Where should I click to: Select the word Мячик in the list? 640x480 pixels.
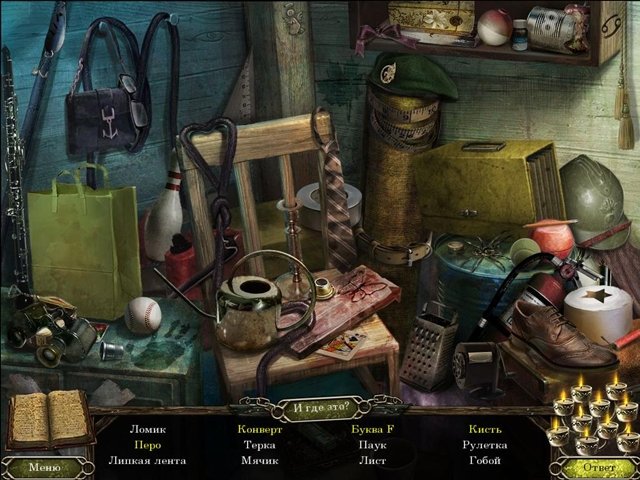(260, 461)
